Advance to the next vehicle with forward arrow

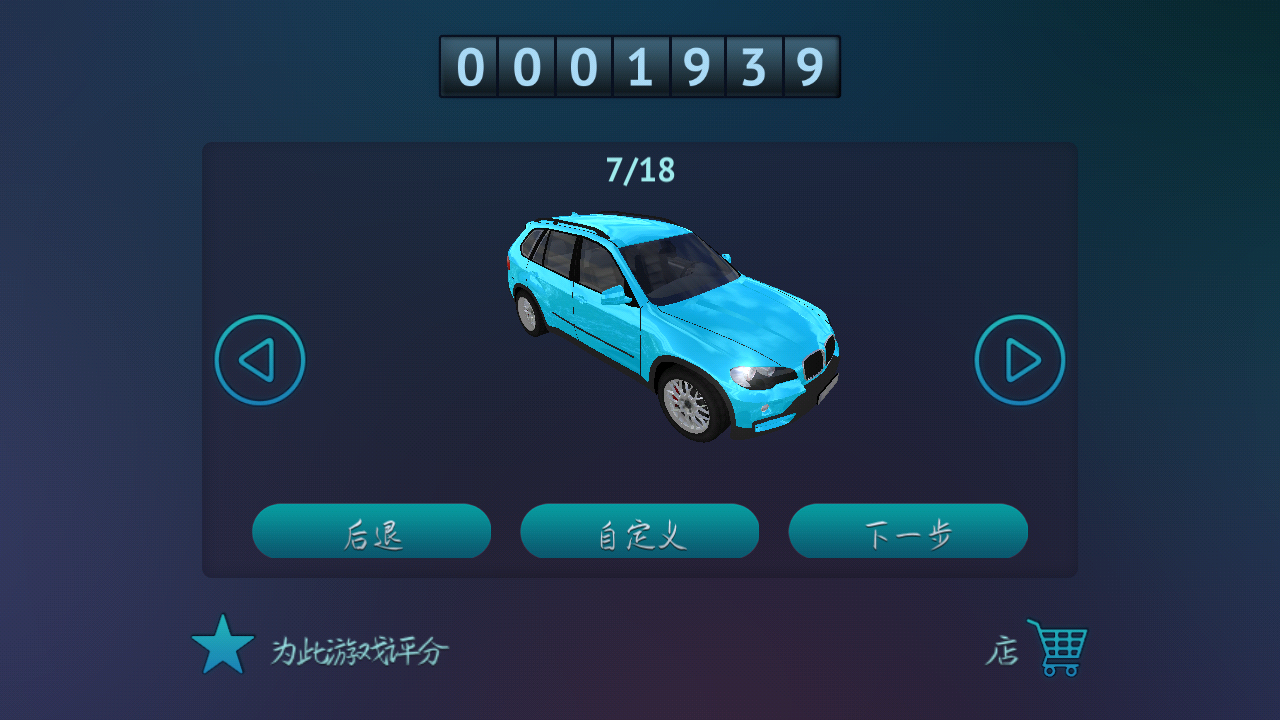pyautogui.click(x=1019, y=359)
